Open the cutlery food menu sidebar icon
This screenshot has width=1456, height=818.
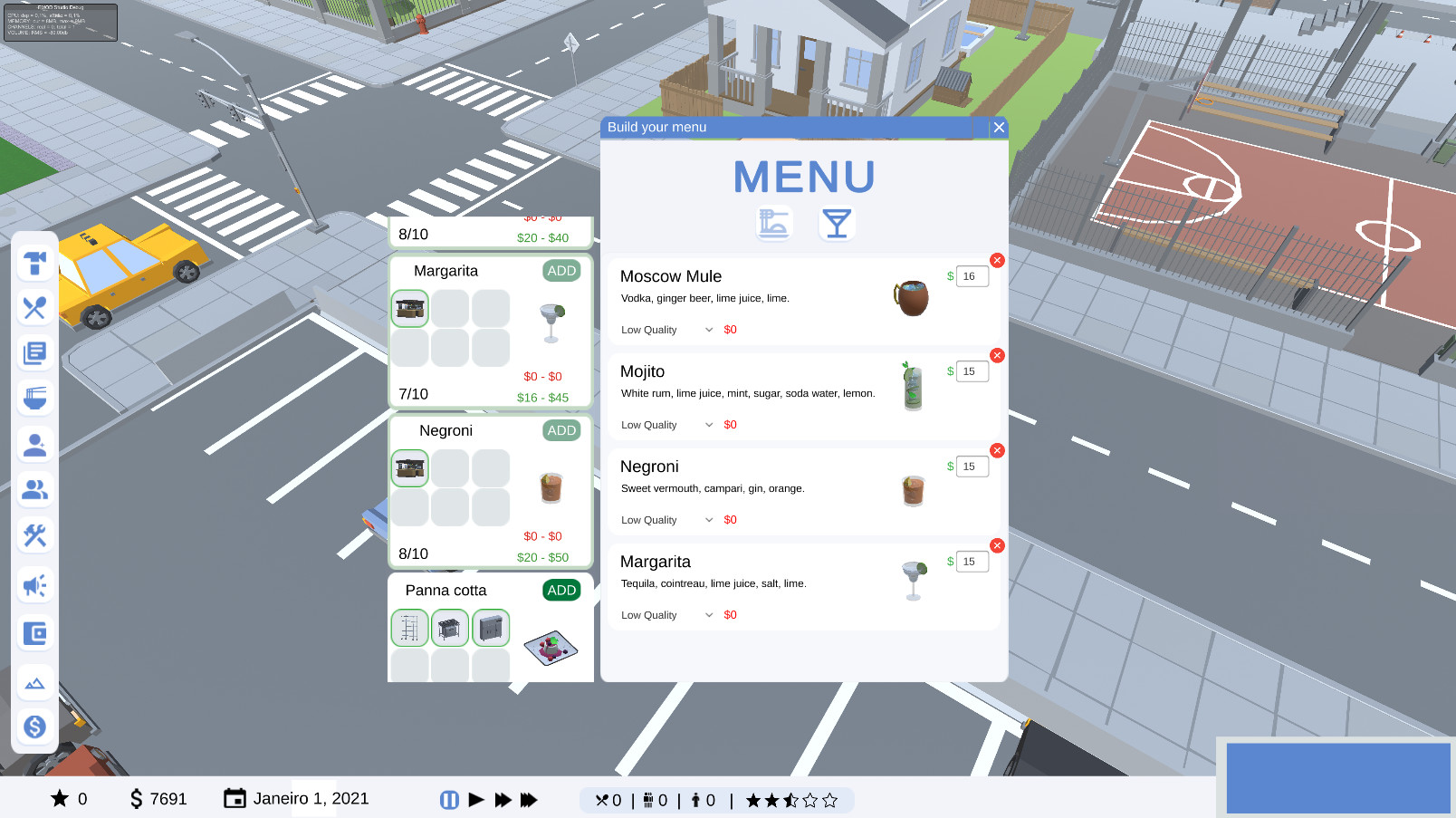pyautogui.click(x=34, y=308)
